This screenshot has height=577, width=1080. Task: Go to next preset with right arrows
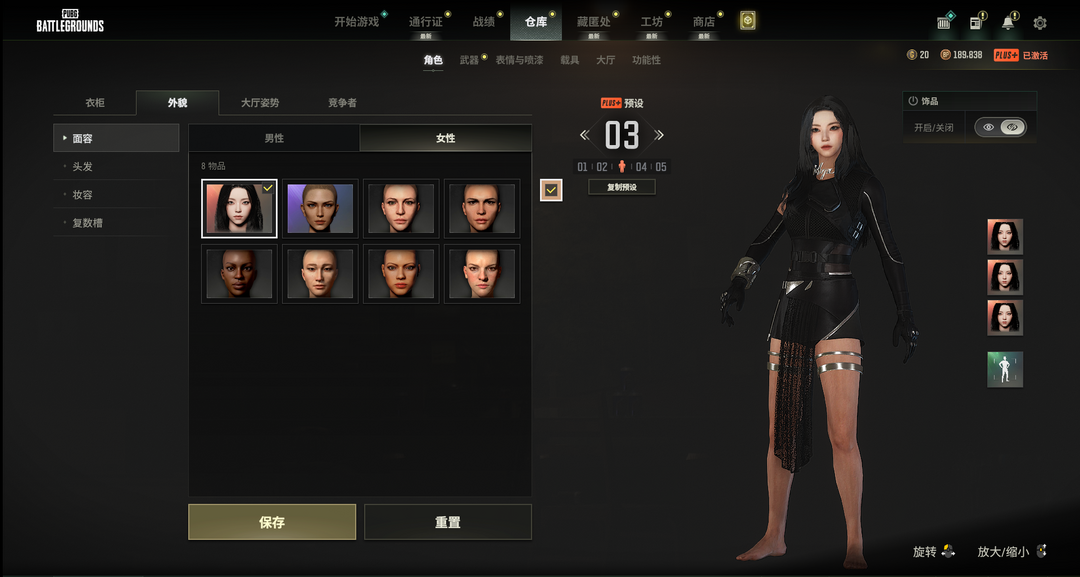(x=659, y=135)
